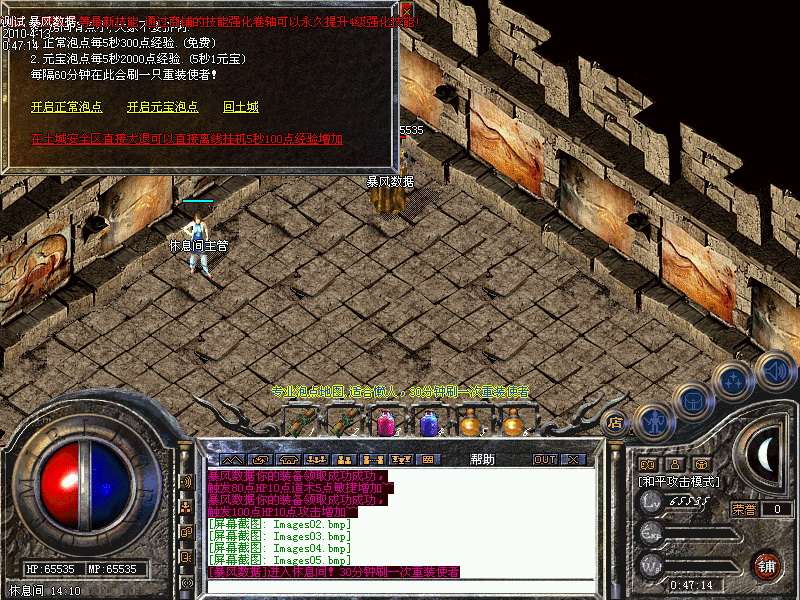800x600 pixels.
Task: Use the blue mana potion in the belt
Action: [429, 424]
